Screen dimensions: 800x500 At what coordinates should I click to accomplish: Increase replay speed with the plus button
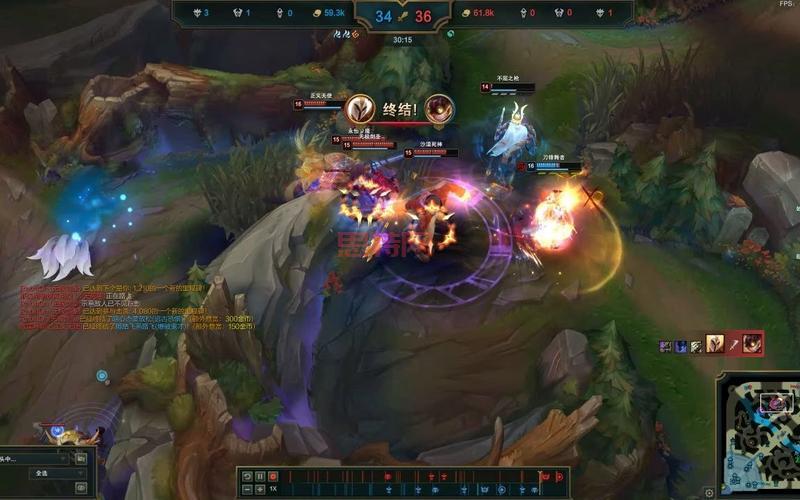[260, 489]
